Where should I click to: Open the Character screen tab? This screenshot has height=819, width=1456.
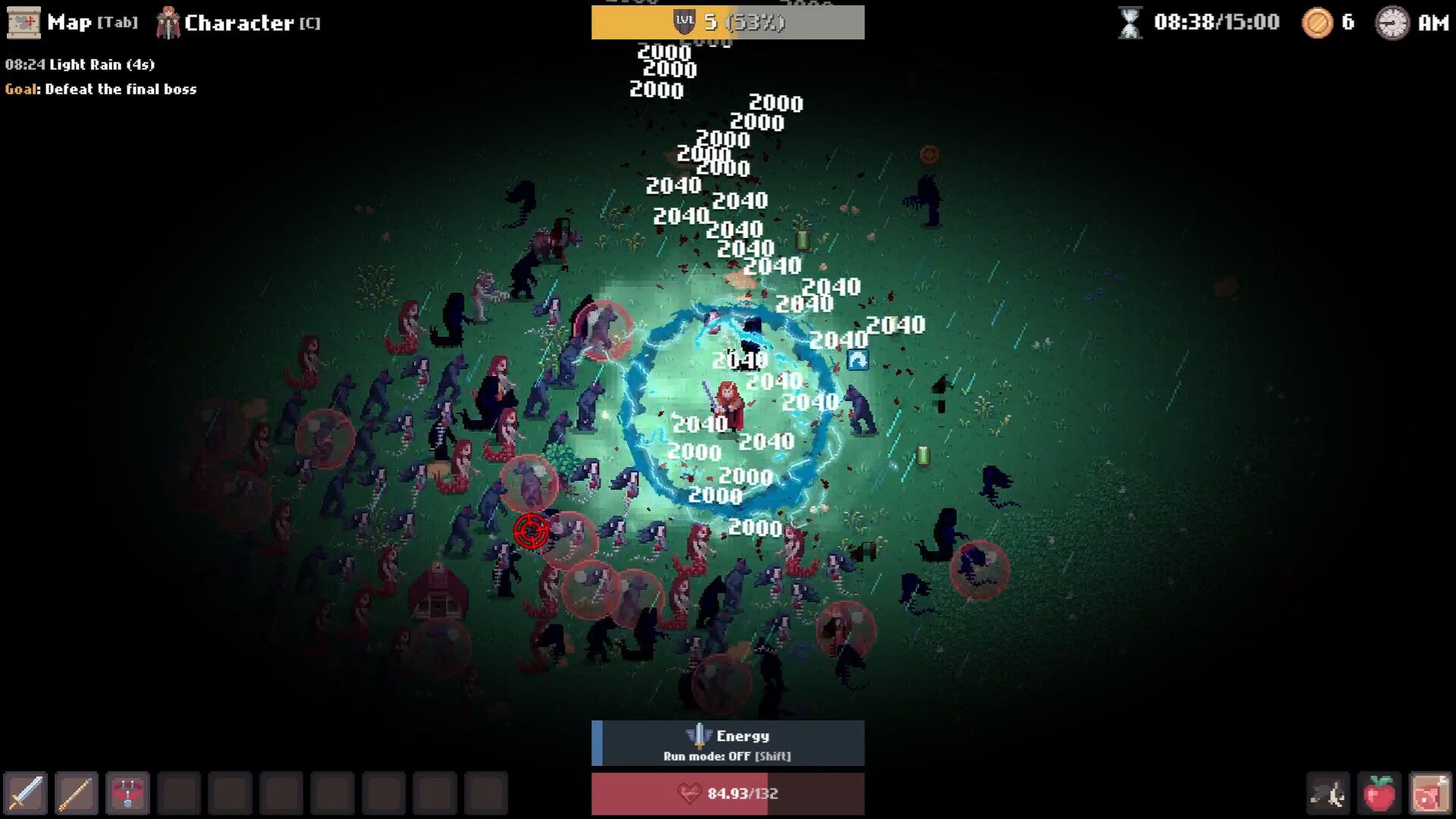click(235, 22)
